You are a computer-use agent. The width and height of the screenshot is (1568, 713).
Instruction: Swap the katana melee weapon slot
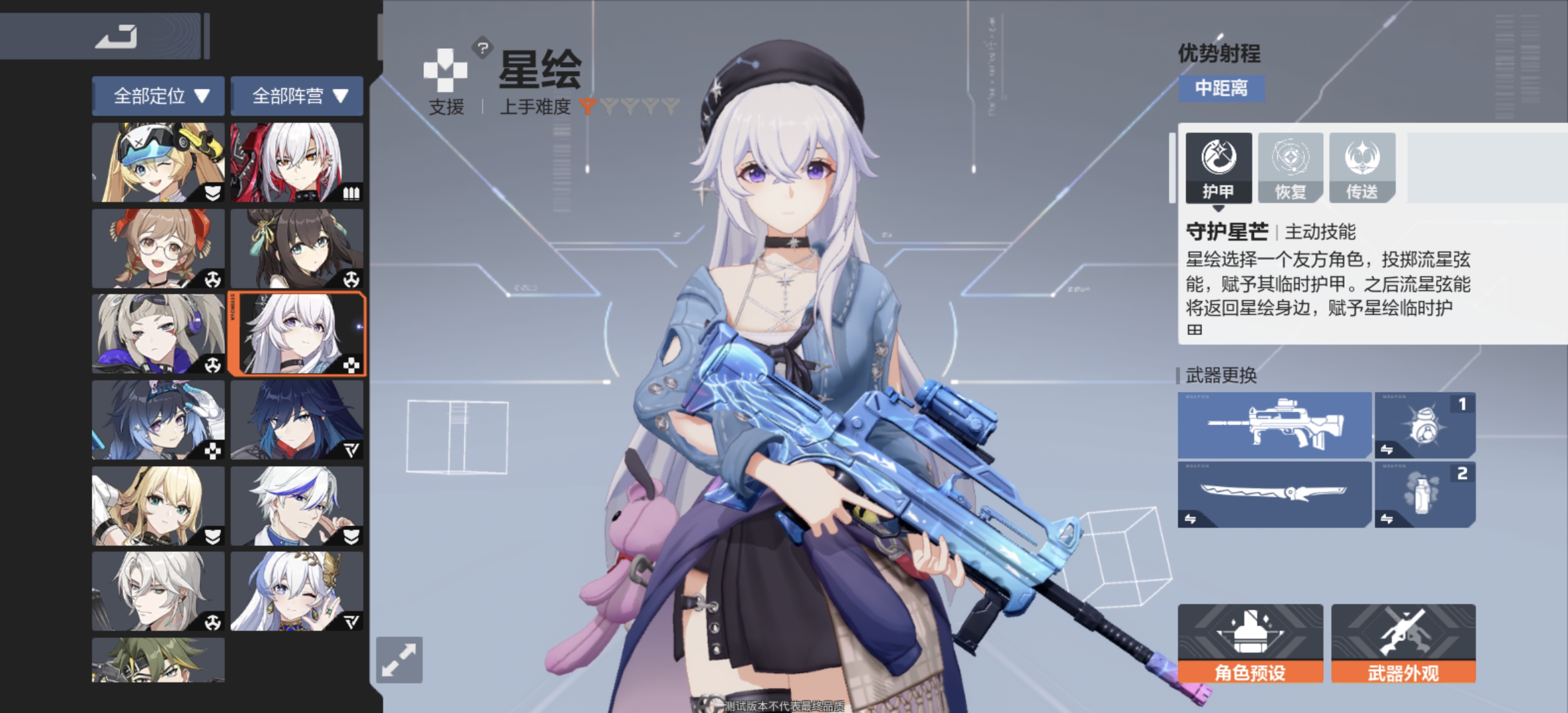coord(1274,494)
